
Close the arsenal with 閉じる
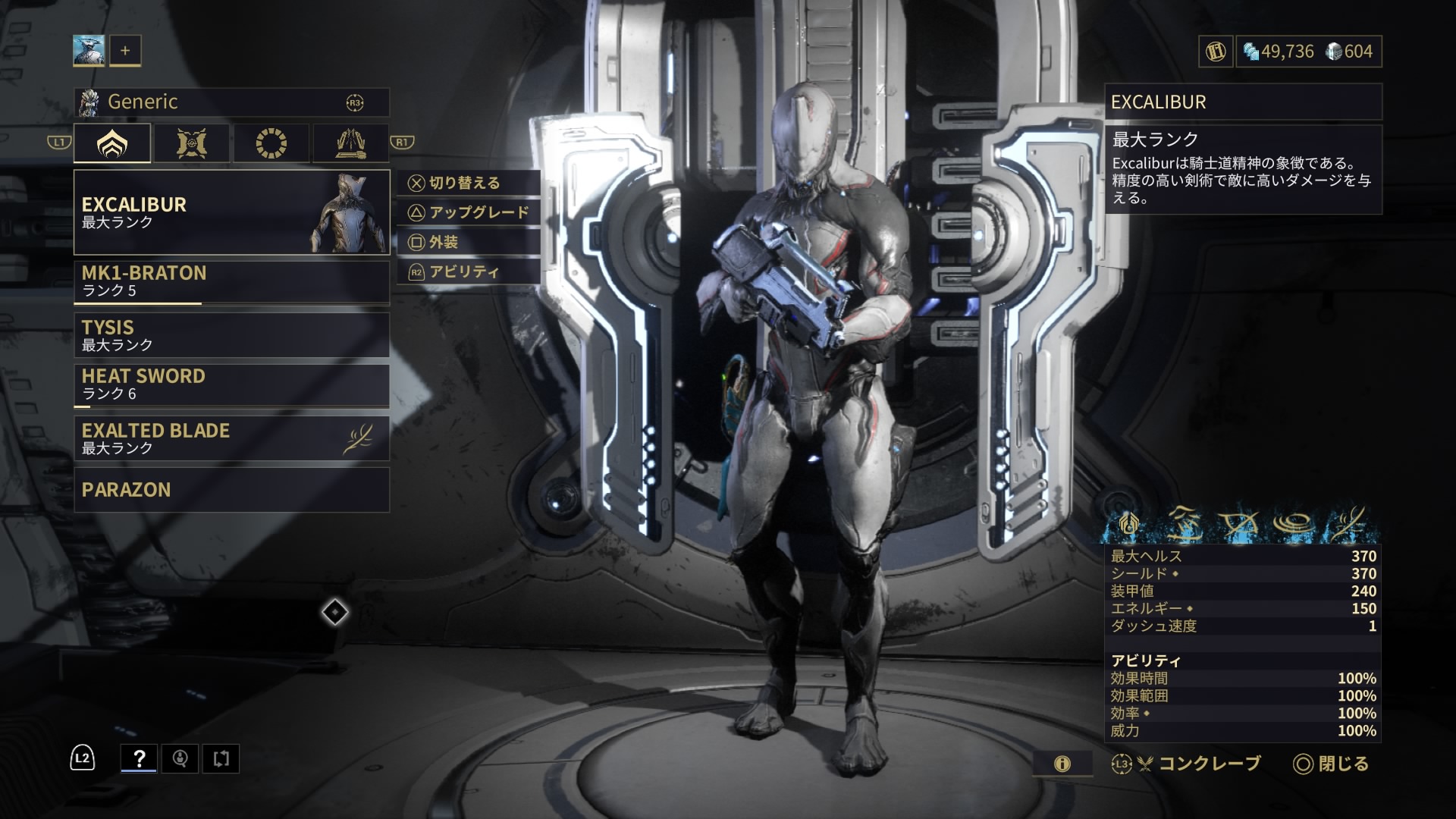click(1331, 764)
